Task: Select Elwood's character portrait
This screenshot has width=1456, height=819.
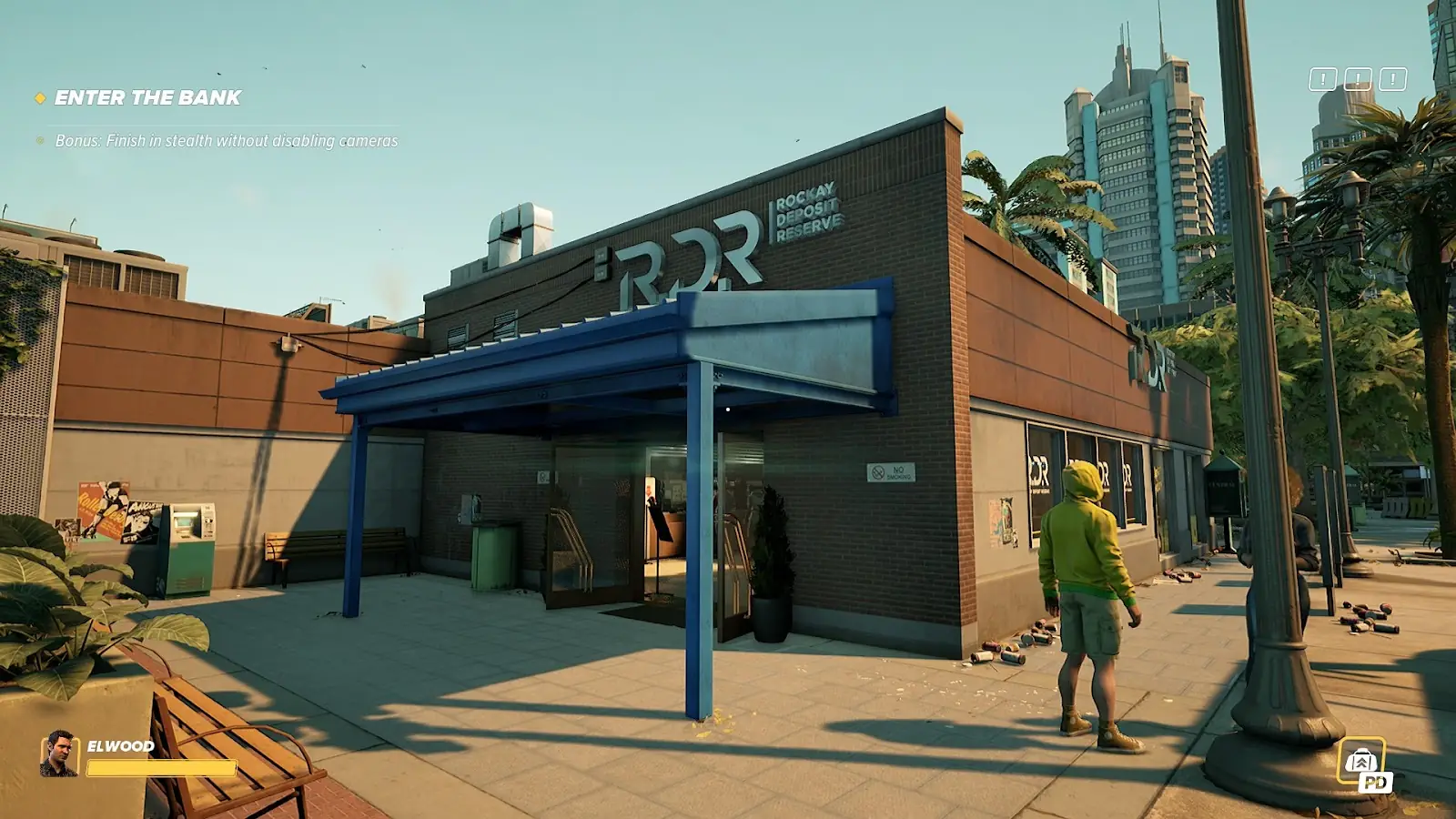Action: (x=59, y=754)
